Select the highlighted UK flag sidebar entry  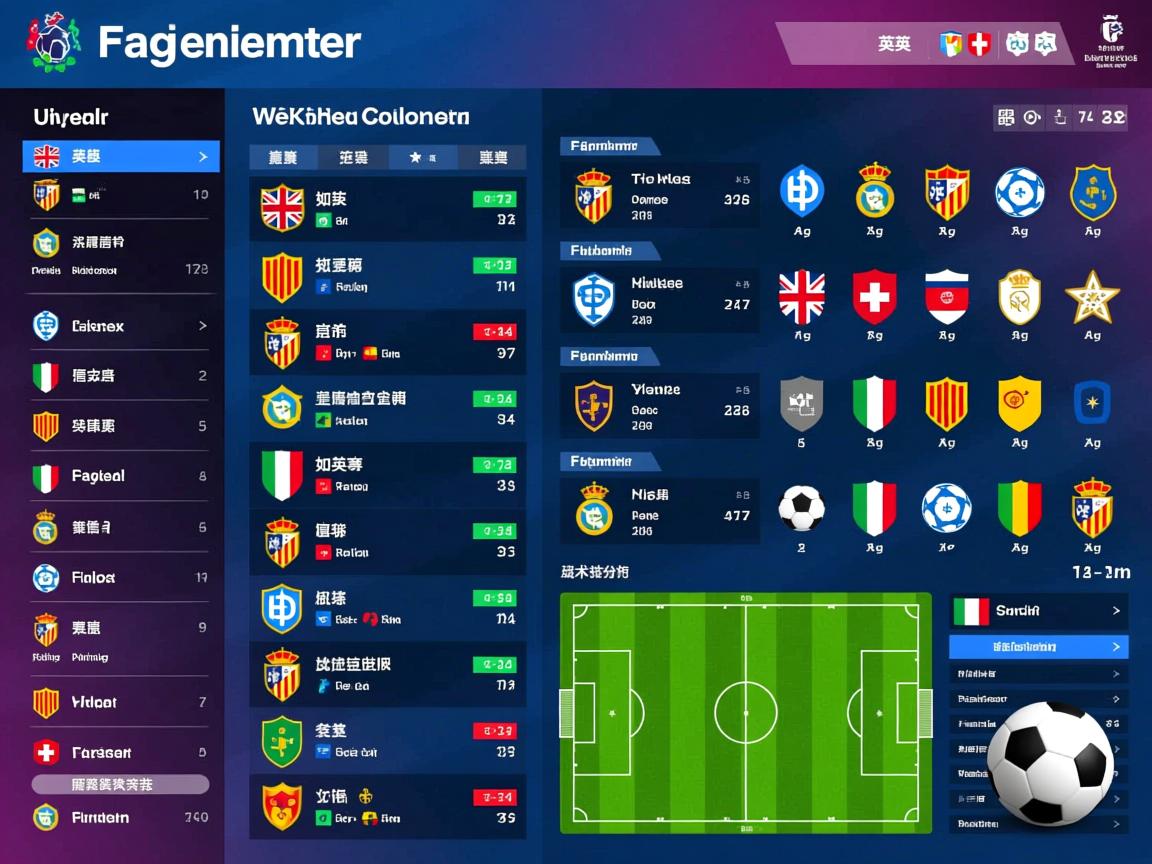[x=121, y=157]
